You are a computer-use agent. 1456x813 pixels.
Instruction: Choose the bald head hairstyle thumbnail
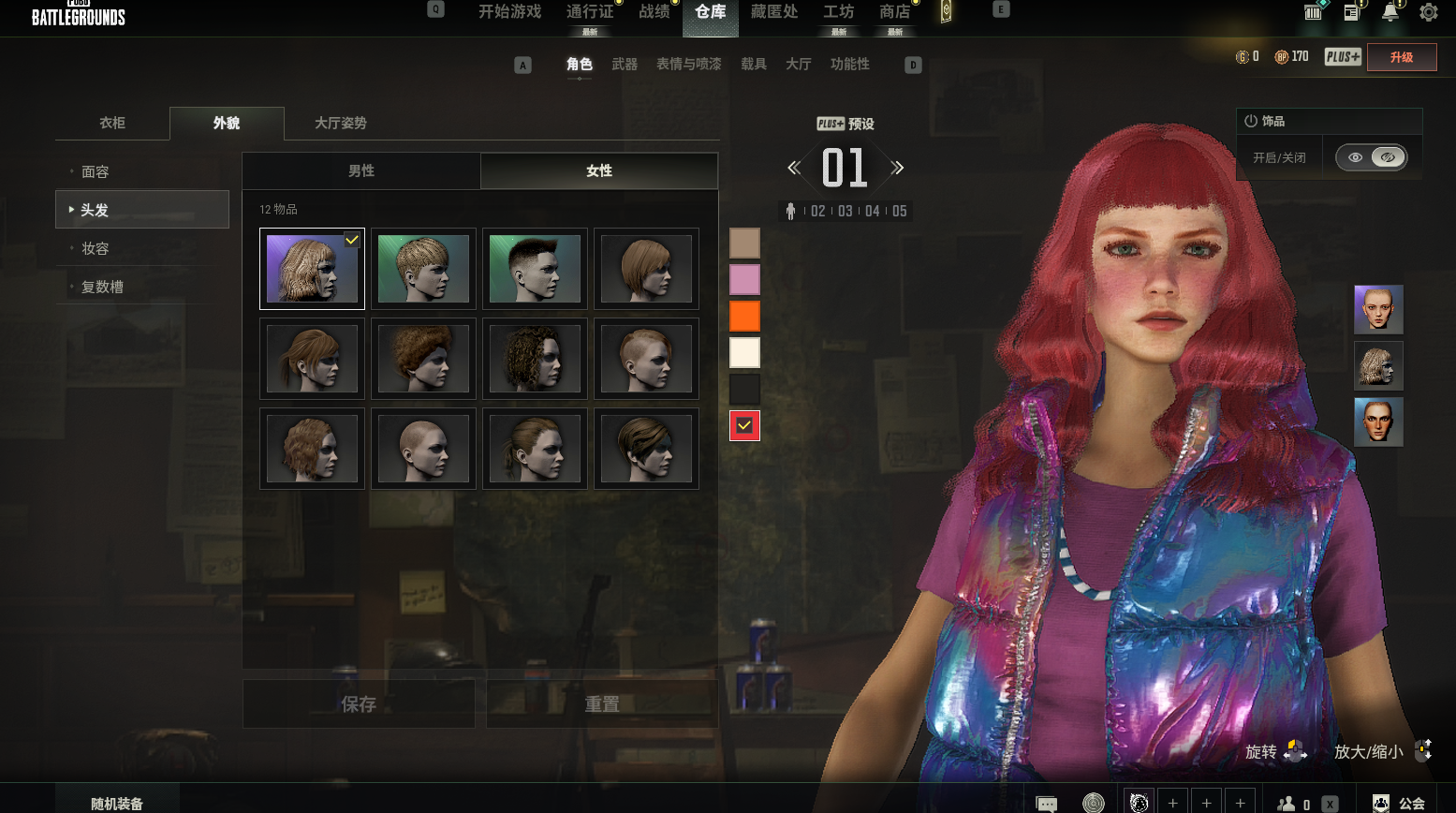423,449
